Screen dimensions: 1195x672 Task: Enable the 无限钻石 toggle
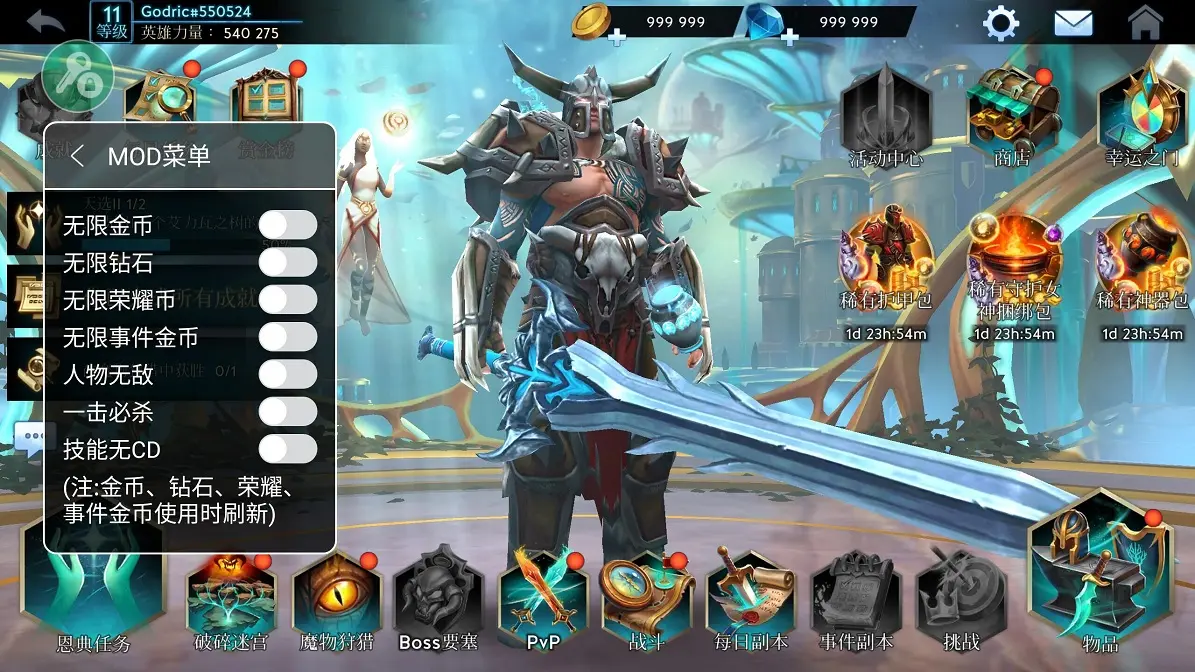287,262
